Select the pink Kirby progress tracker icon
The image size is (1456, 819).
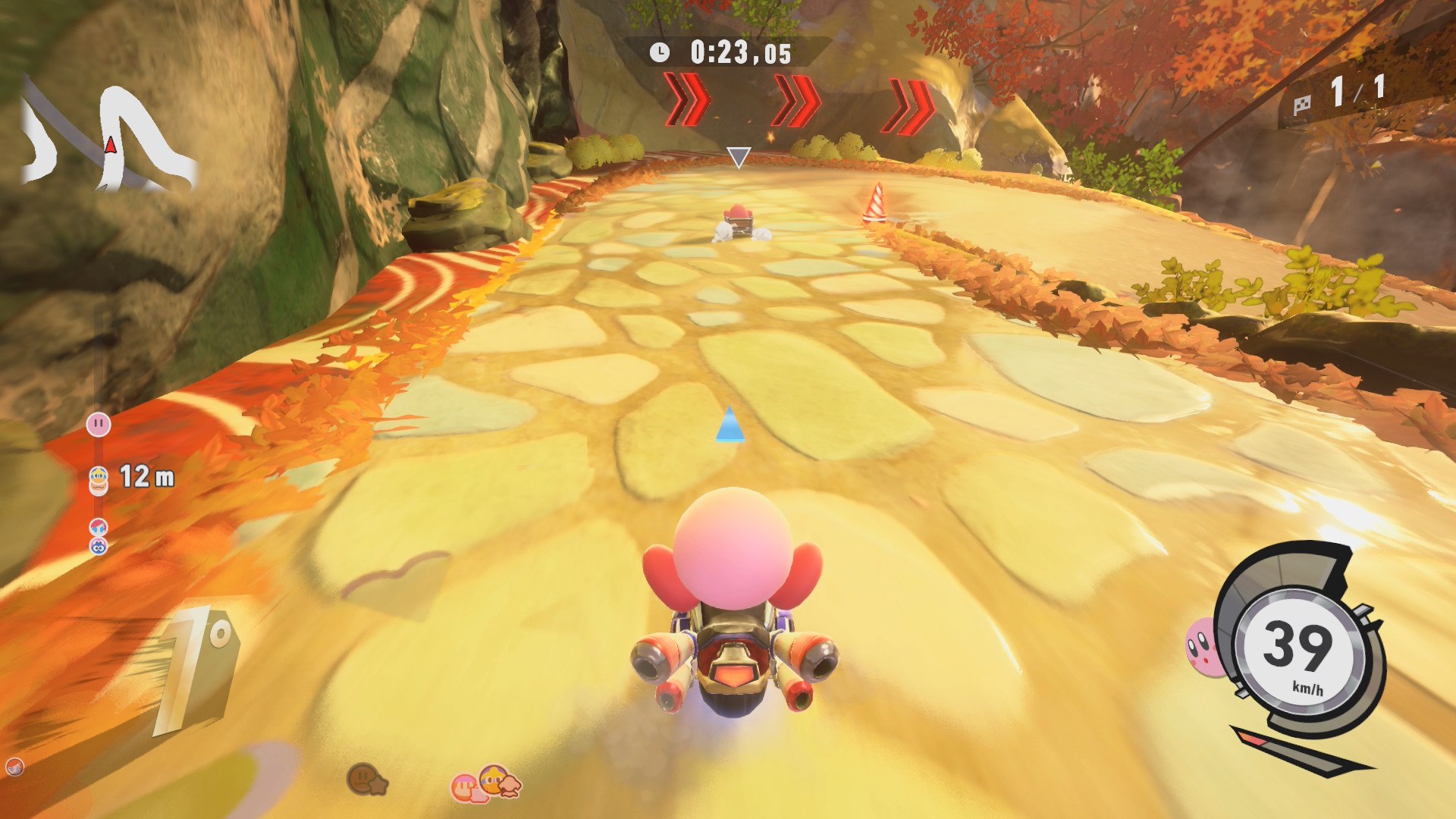tap(99, 425)
